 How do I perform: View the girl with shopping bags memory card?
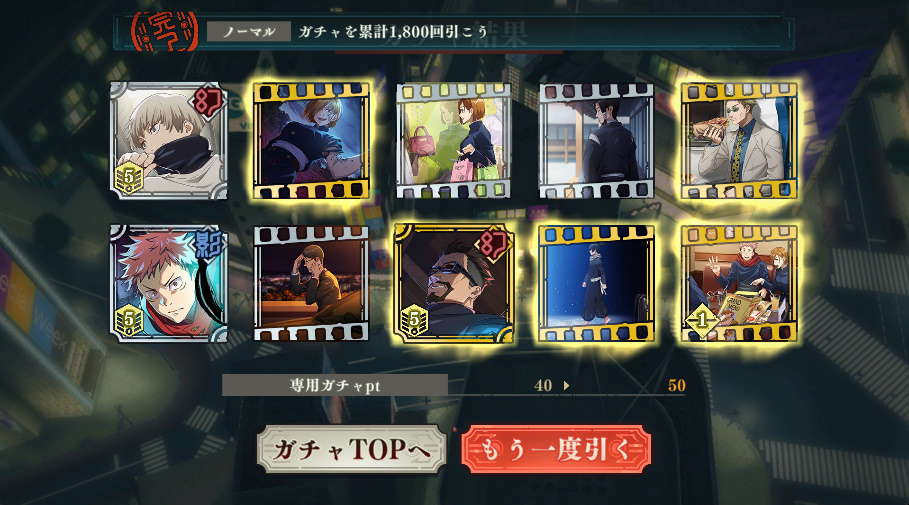453,141
